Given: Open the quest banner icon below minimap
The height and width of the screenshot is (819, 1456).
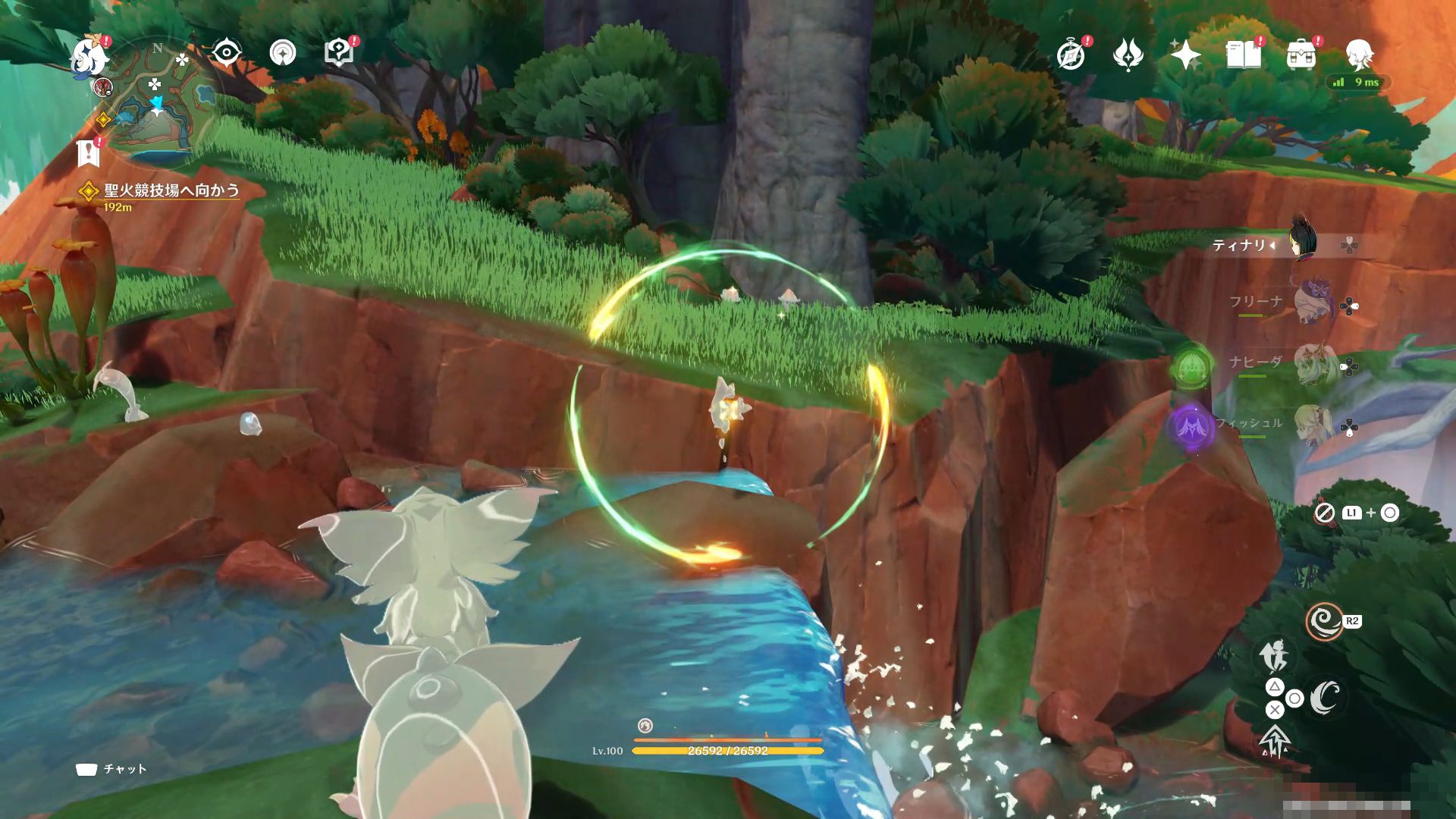Looking at the screenshot, I should 89,153.
